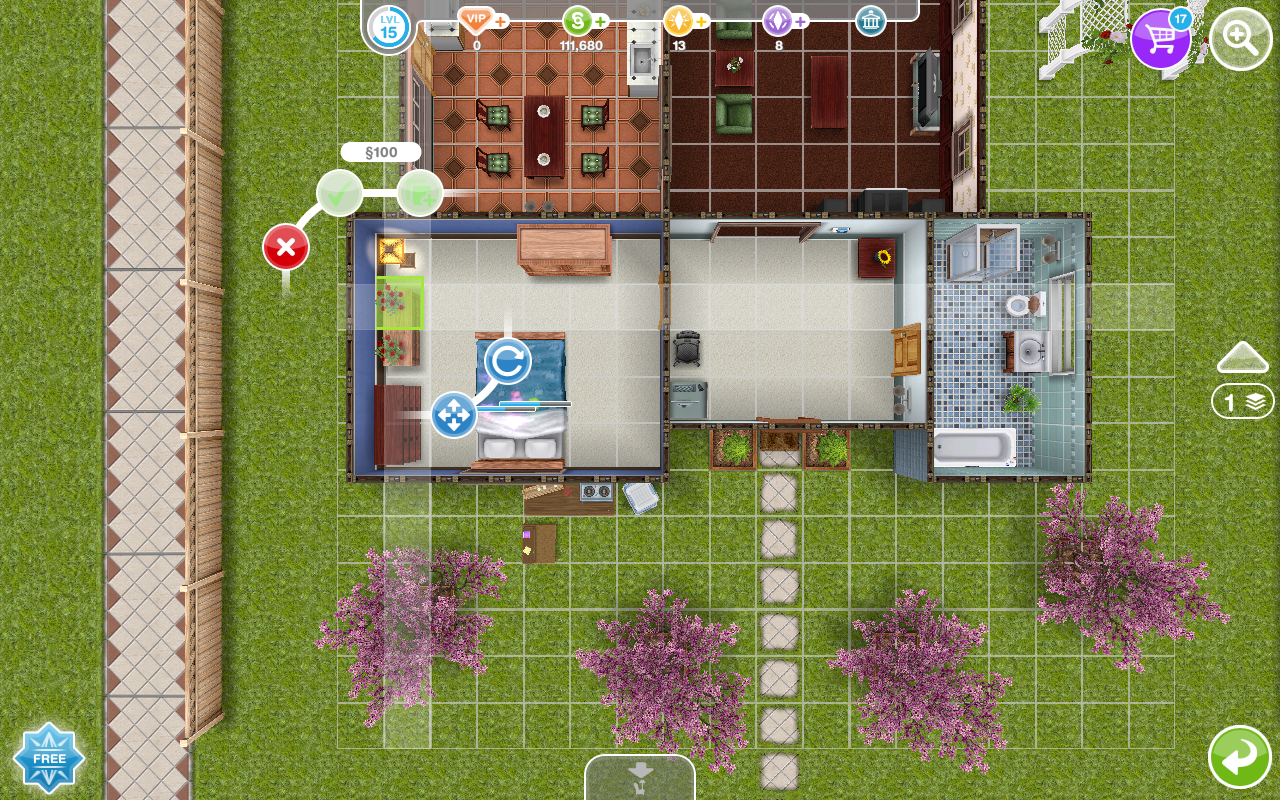Image resolution: width=1280 pixels, height=800 pixels.
Task: Open the shopping cart store with 17 notifications
Action: 1161,40
